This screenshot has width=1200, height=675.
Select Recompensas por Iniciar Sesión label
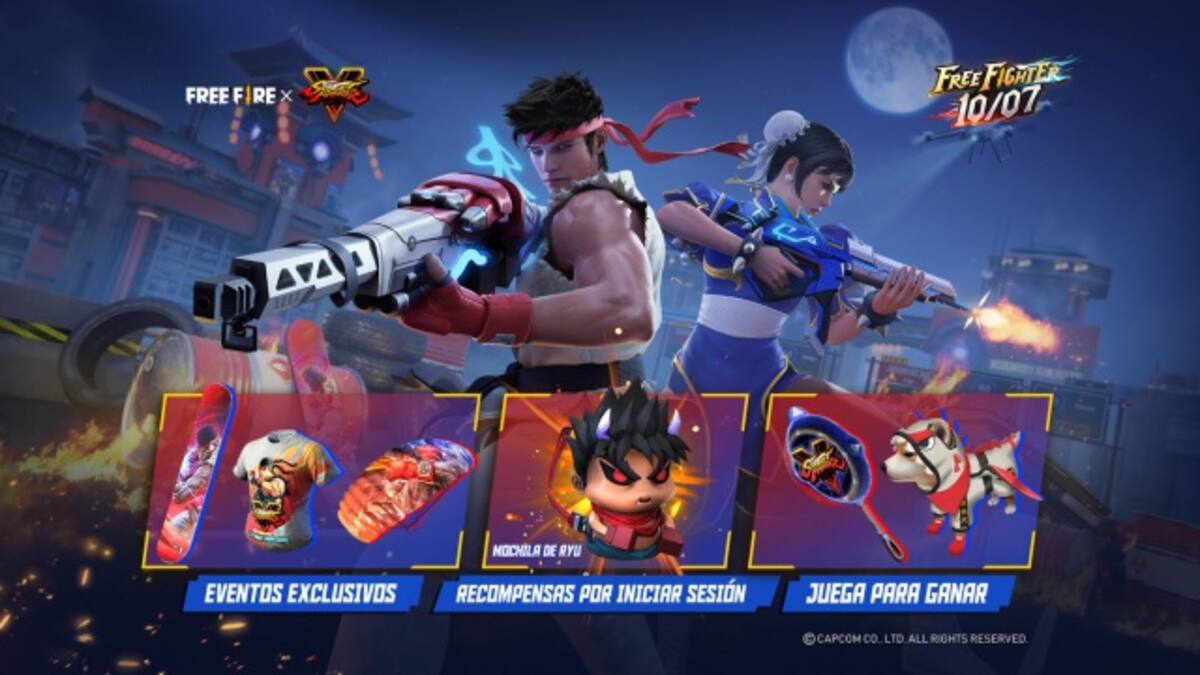click(x=601, y=594)
